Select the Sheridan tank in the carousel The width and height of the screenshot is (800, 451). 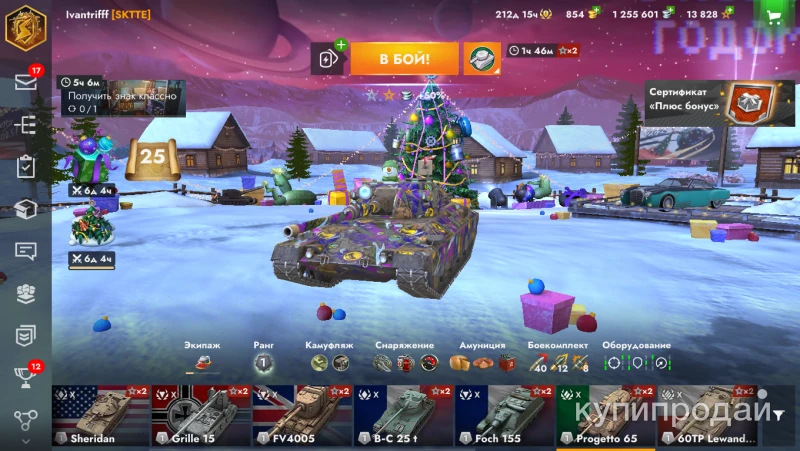point(100,416)
